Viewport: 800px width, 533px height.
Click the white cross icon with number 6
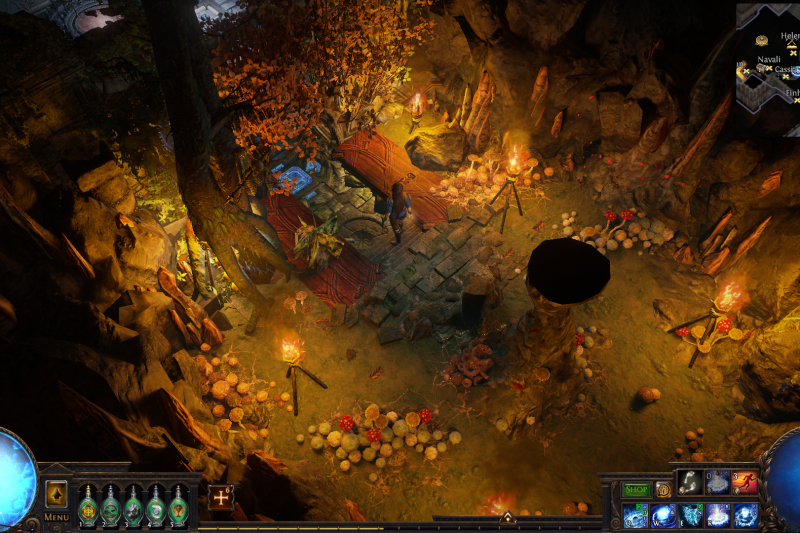[220, 497]
